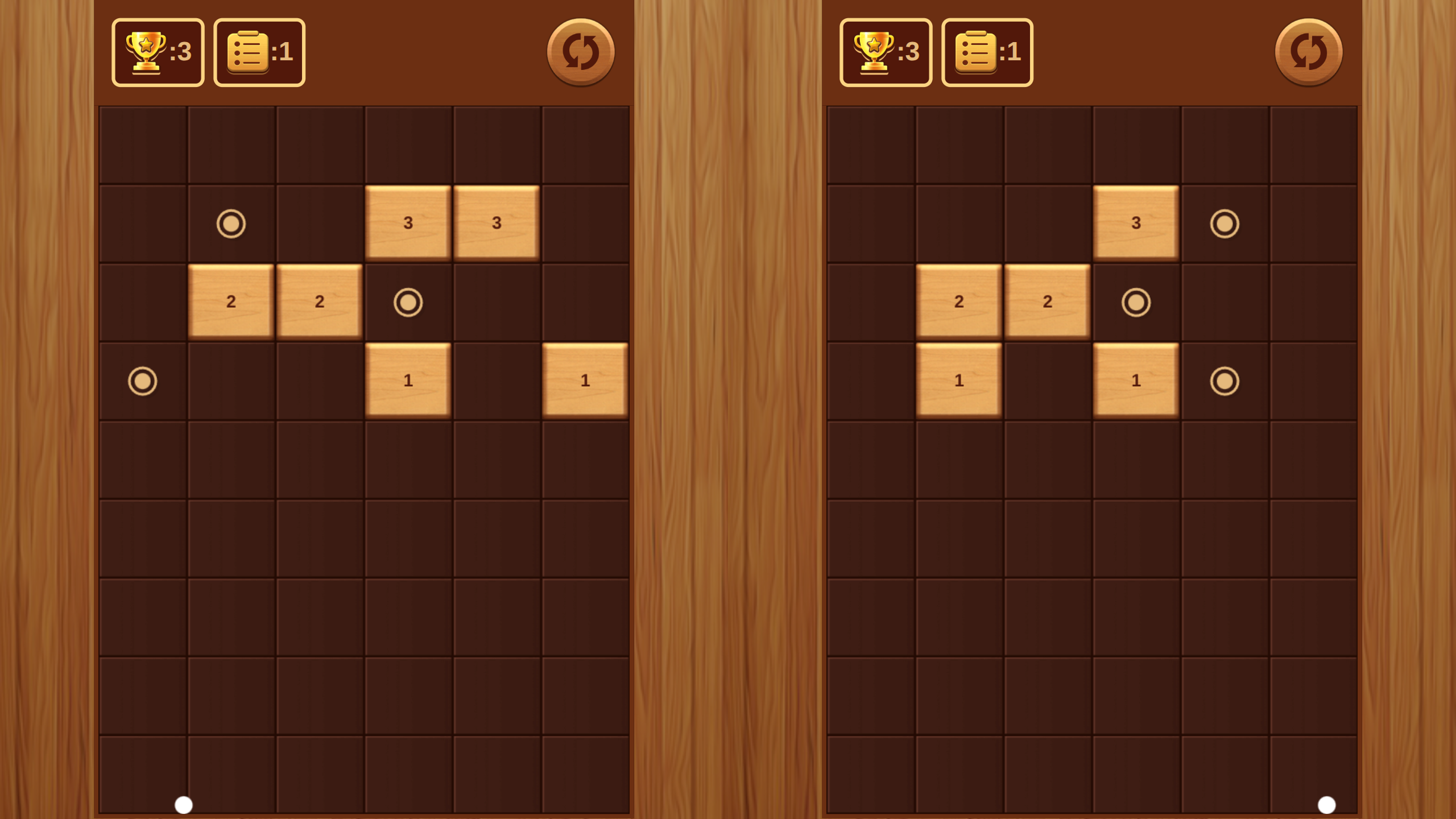
Task: Select the clipboard icon inside right missions badge
Action: click(975, 50)
